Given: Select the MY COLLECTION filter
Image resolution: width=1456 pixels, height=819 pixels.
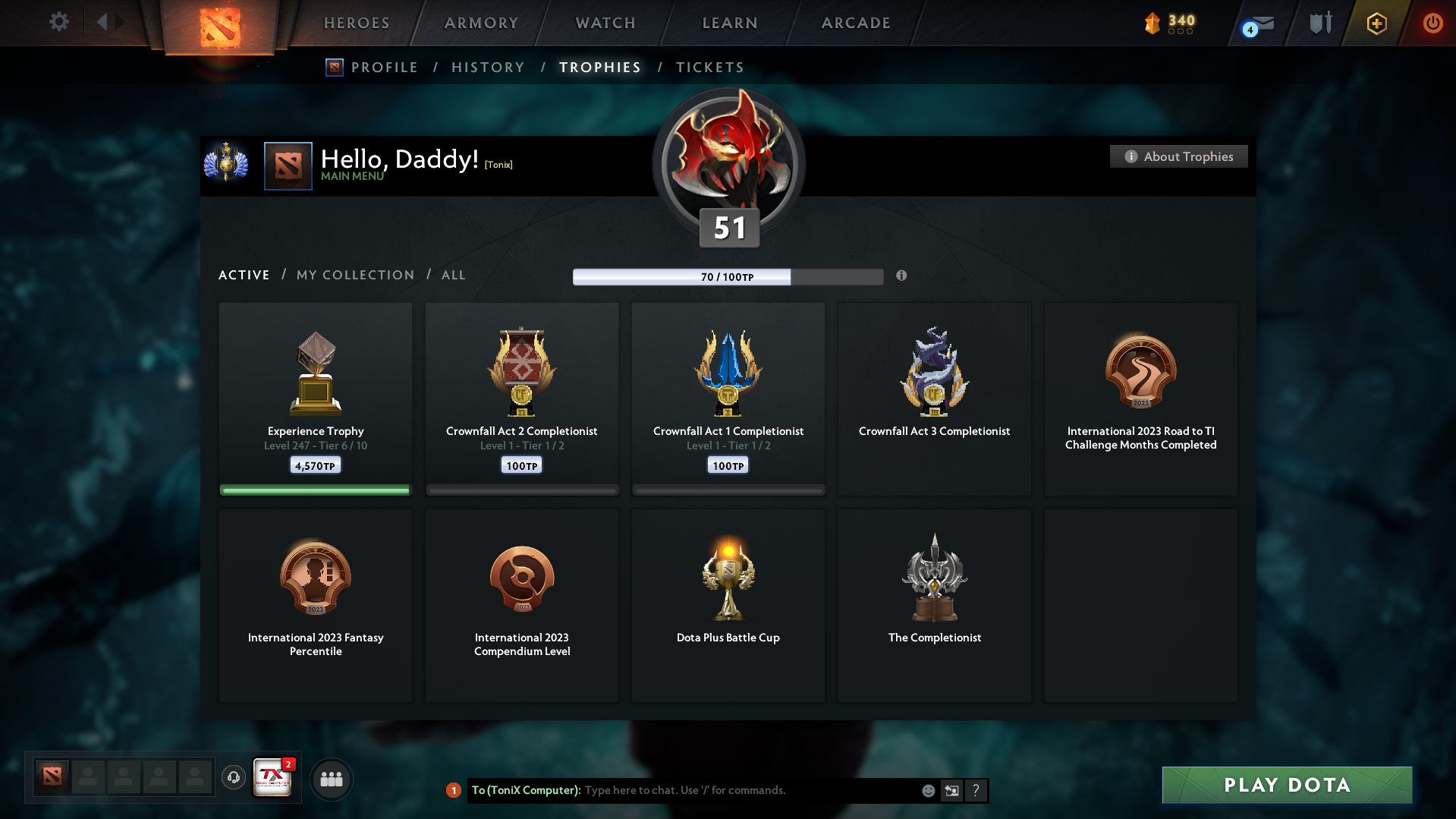Looking at the screenshot, I should click(x=354, y=275).
